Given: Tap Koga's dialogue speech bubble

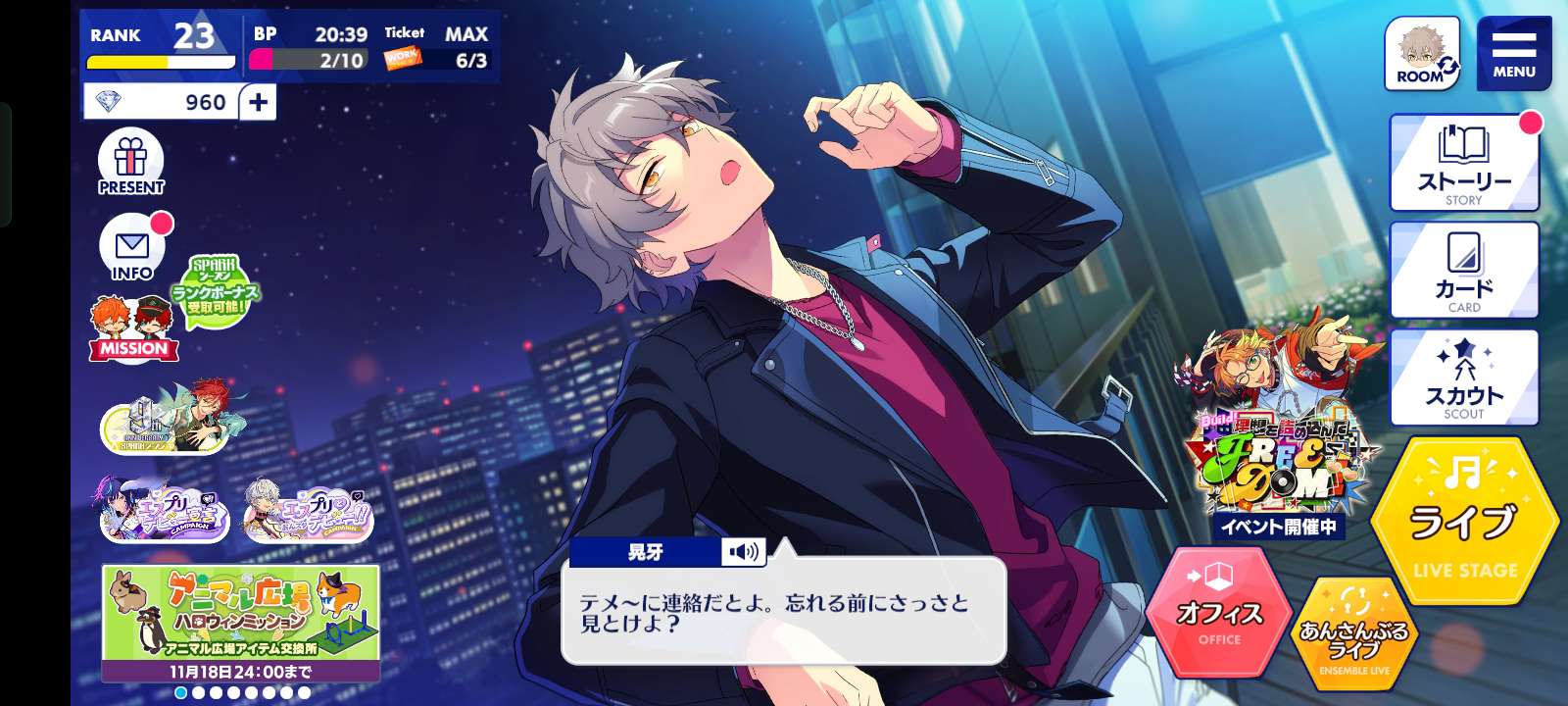Looking at the screenshot, I should (784, 613).
